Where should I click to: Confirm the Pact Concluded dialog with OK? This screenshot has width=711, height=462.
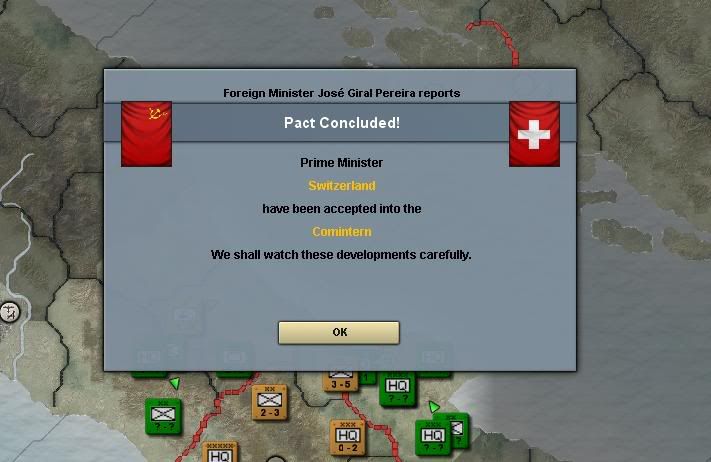coord(339,332)
